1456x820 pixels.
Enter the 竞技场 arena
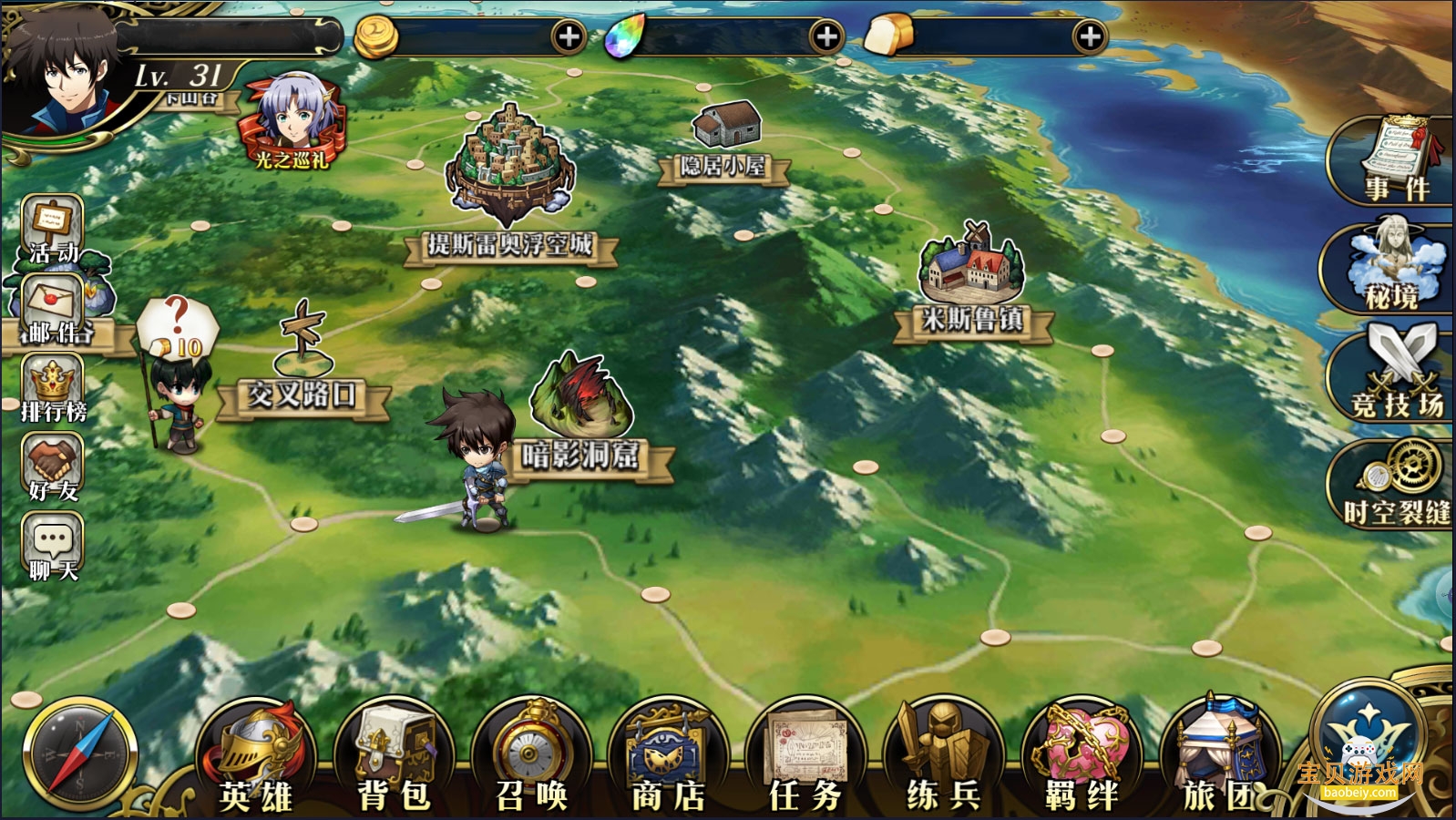pyautogui.click(x=1396, y=375)
